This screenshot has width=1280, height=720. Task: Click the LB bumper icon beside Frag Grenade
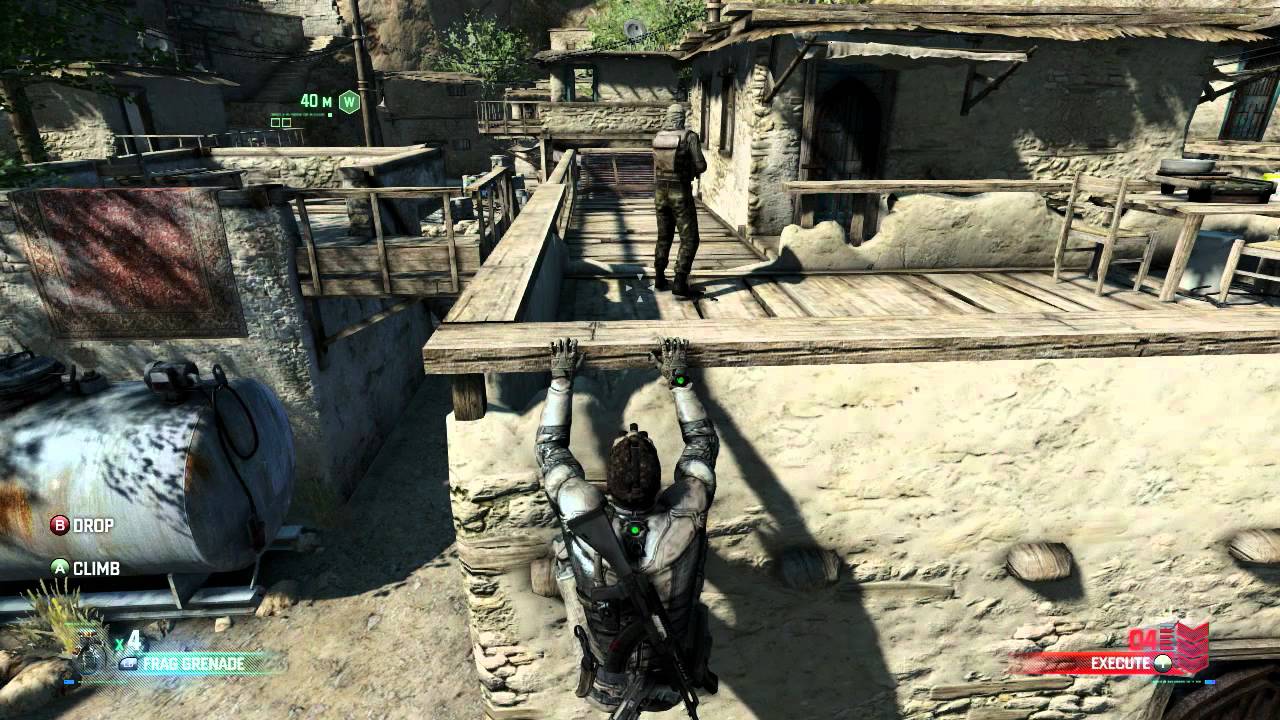coord(128,663)
